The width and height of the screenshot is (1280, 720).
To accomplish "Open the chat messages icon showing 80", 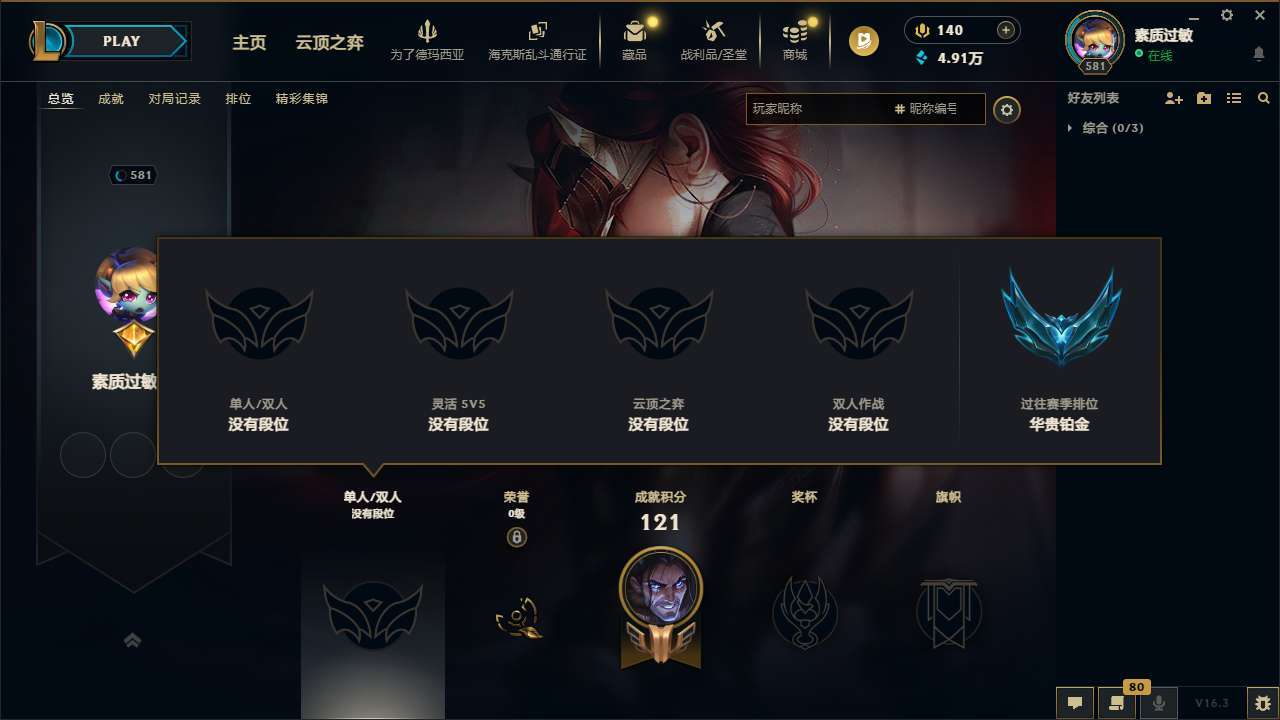I will pyautogui.click(x=1118, y=703).
